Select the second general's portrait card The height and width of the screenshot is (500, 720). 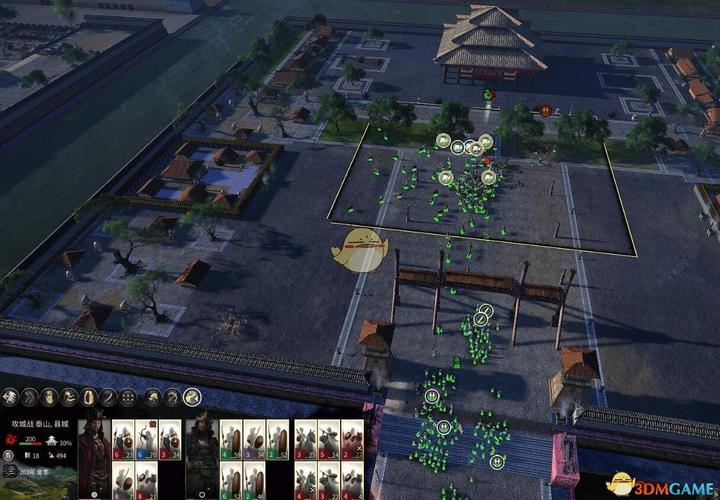pos(201,455)
